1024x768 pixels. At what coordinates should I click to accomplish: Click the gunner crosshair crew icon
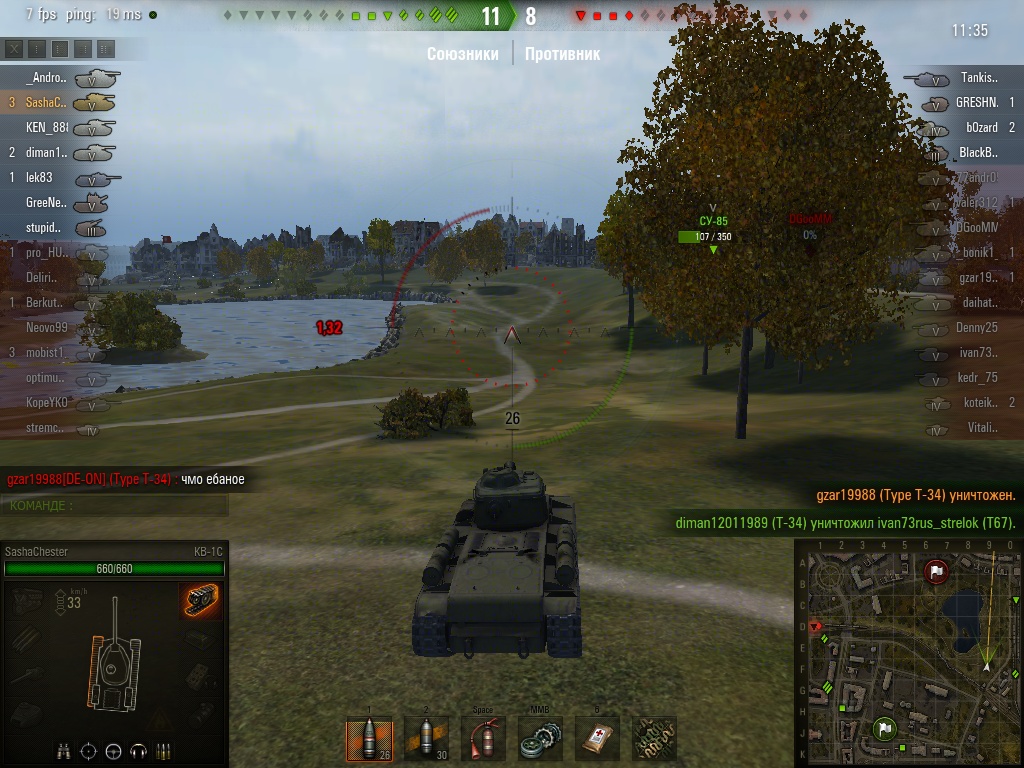(x=89, y=750)
